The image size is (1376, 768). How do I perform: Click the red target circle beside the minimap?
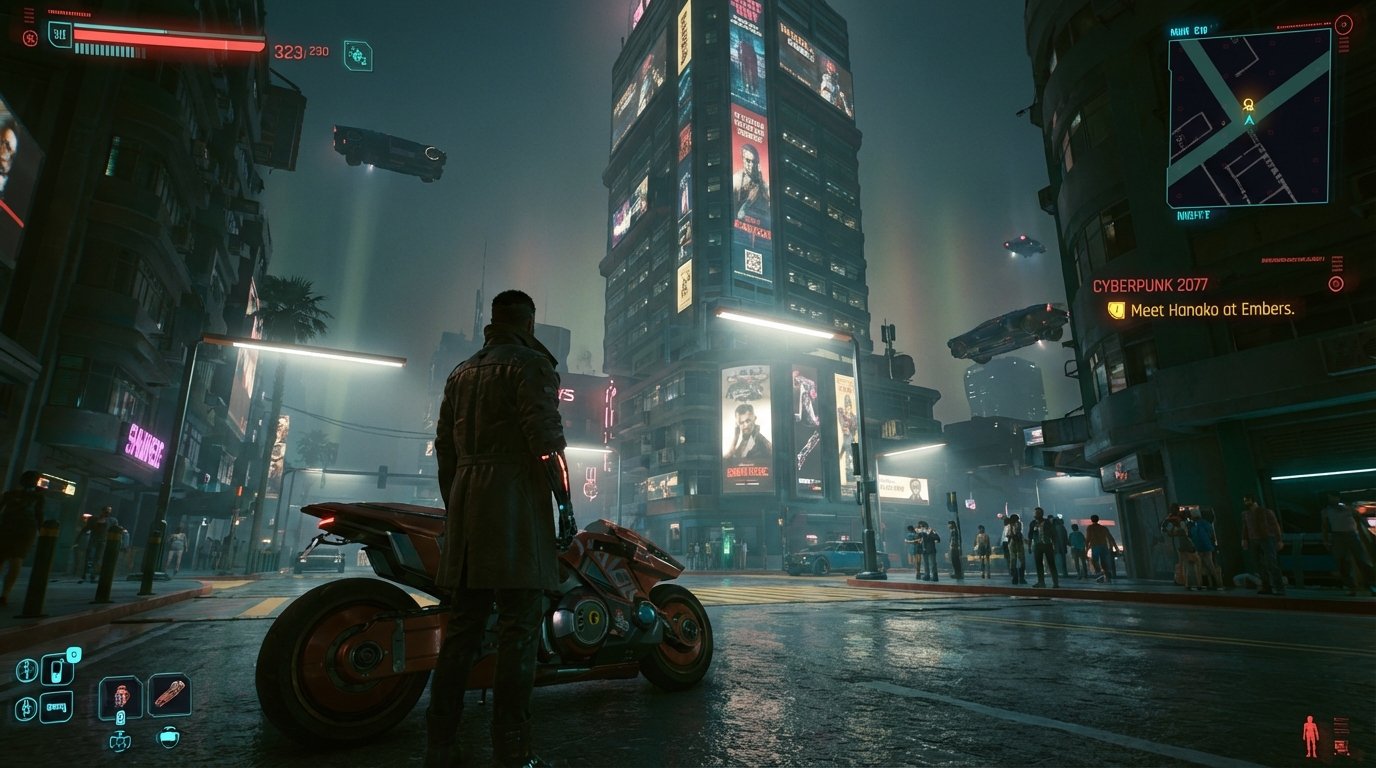[1343, 25]
